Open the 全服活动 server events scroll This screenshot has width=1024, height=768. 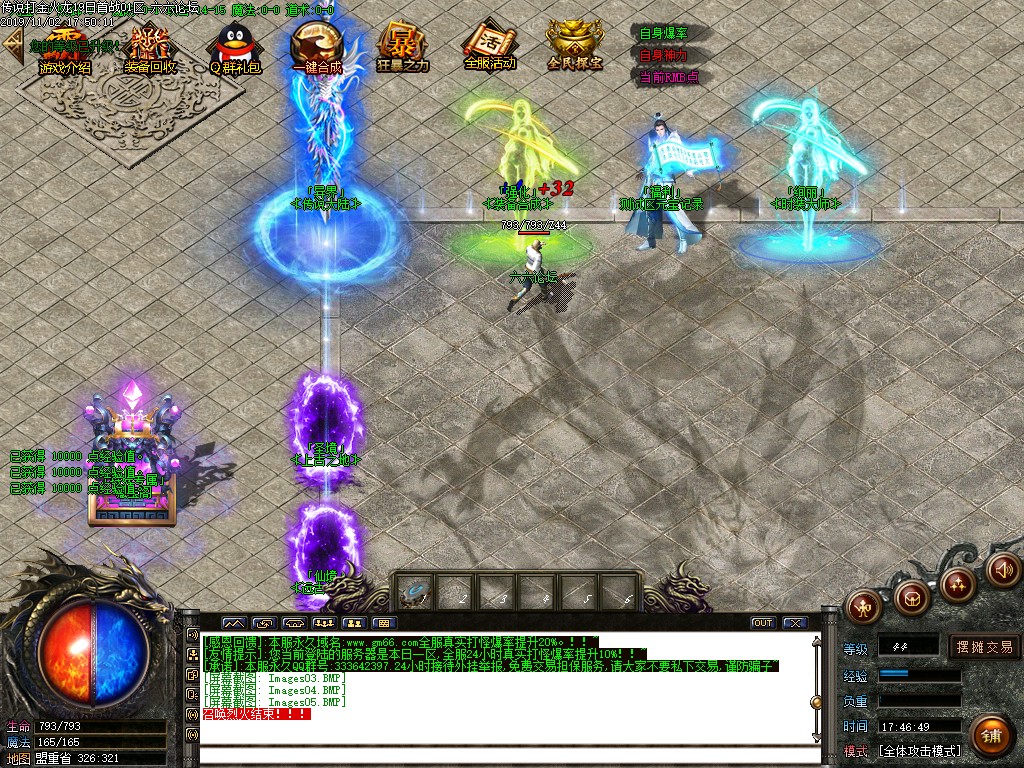[x=489, y=49]
